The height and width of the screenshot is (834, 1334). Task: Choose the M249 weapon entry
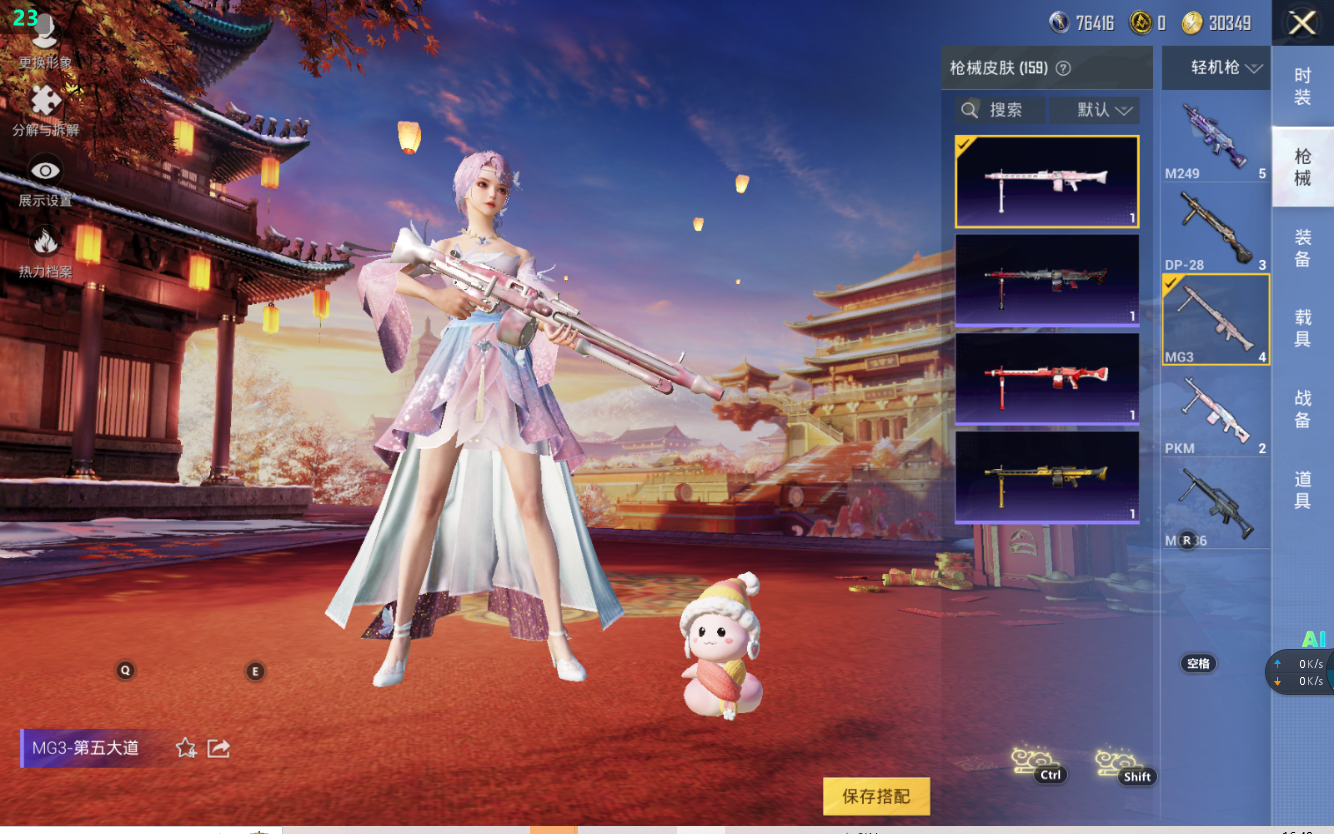click(x=1215, y=139)
